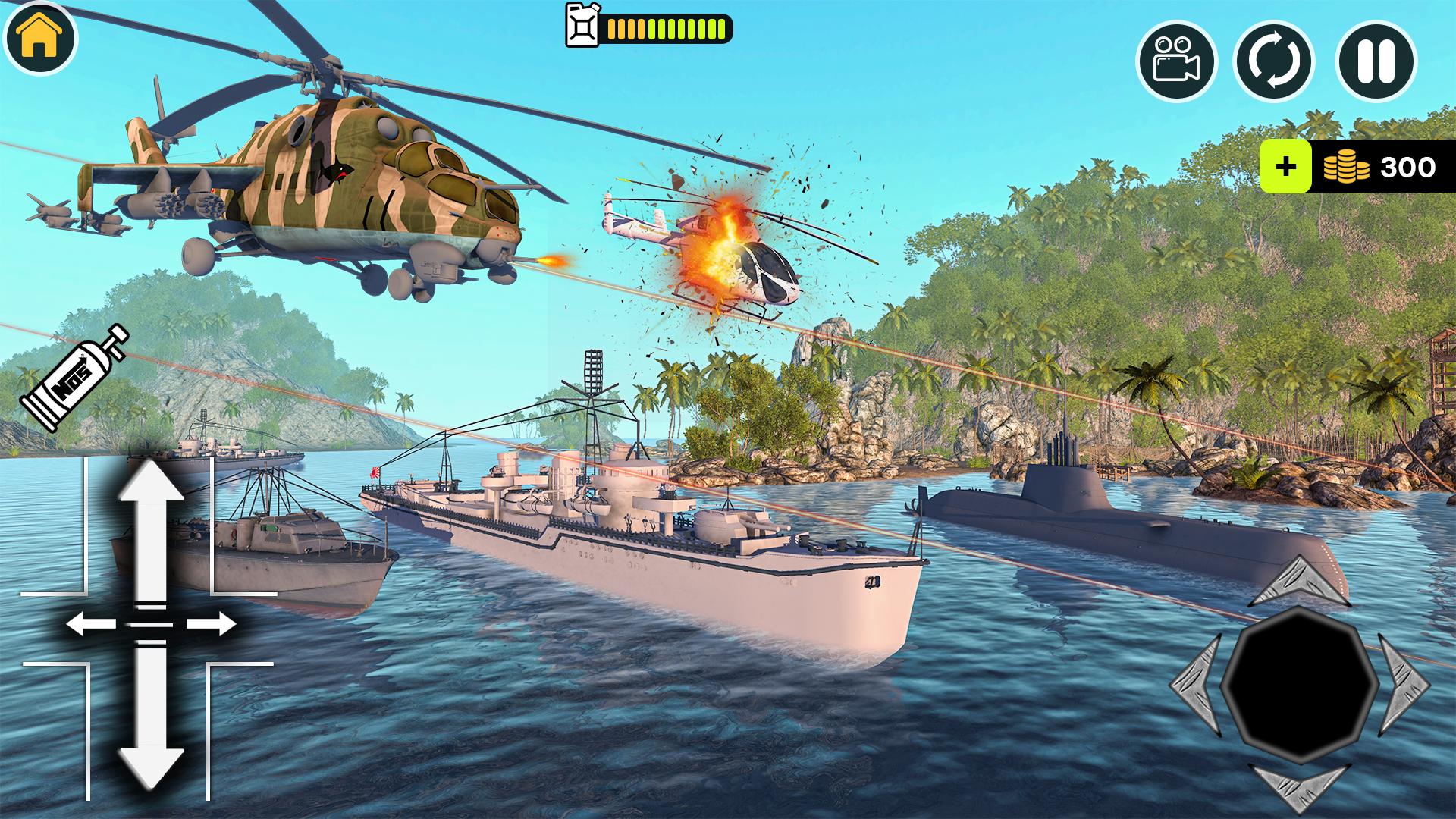Tap the downward altitude arrow
This screenshot has width=1456, height=819.
click(x=151, y=720)
